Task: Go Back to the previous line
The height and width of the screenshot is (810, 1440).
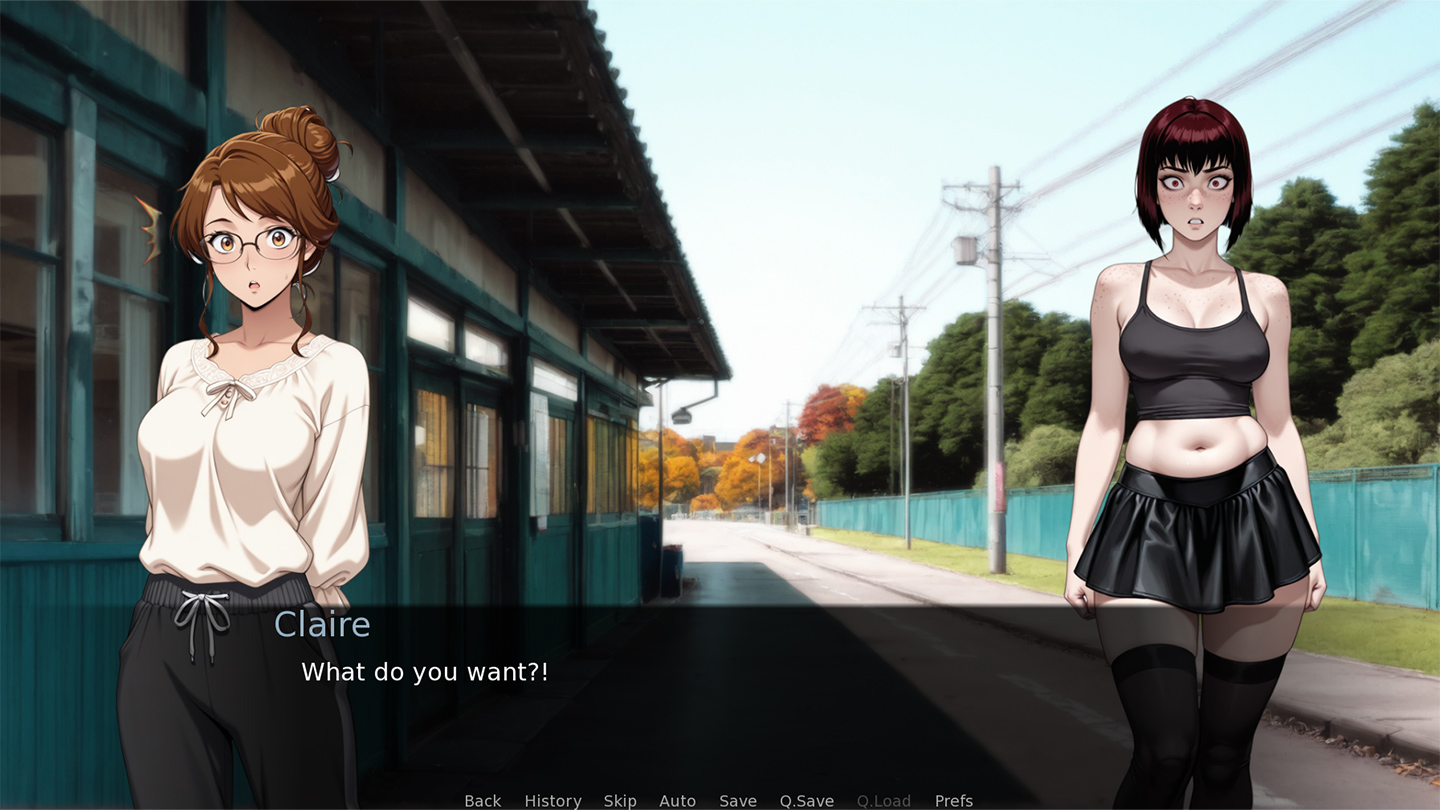Action: pos(482,801)
